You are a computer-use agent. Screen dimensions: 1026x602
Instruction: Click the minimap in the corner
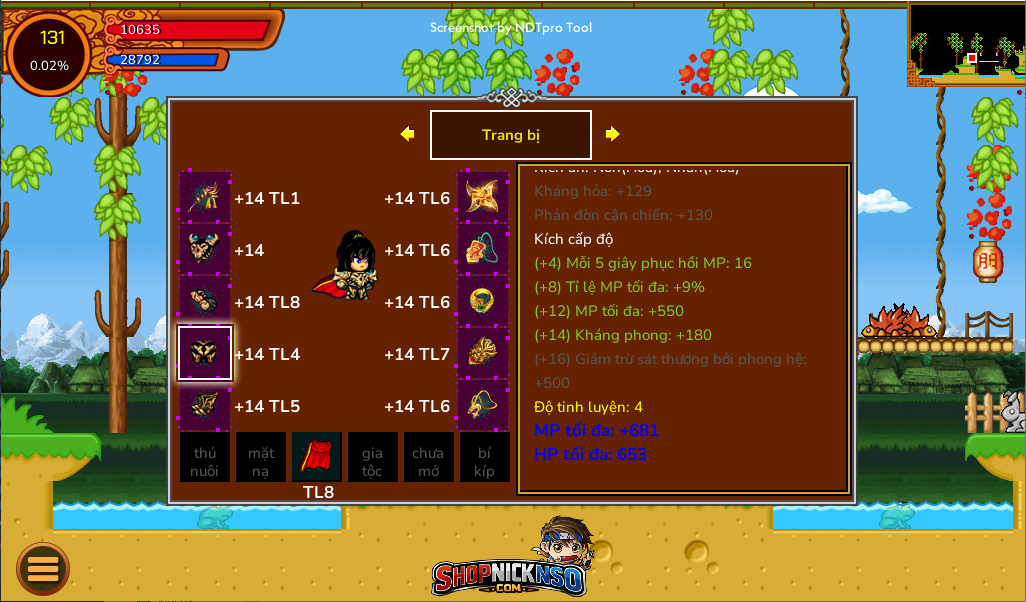[x=966, y=44]
